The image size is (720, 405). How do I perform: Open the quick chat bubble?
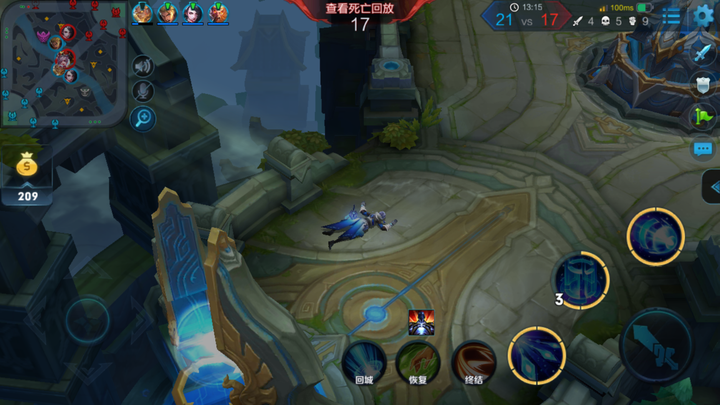click(703, 148)
